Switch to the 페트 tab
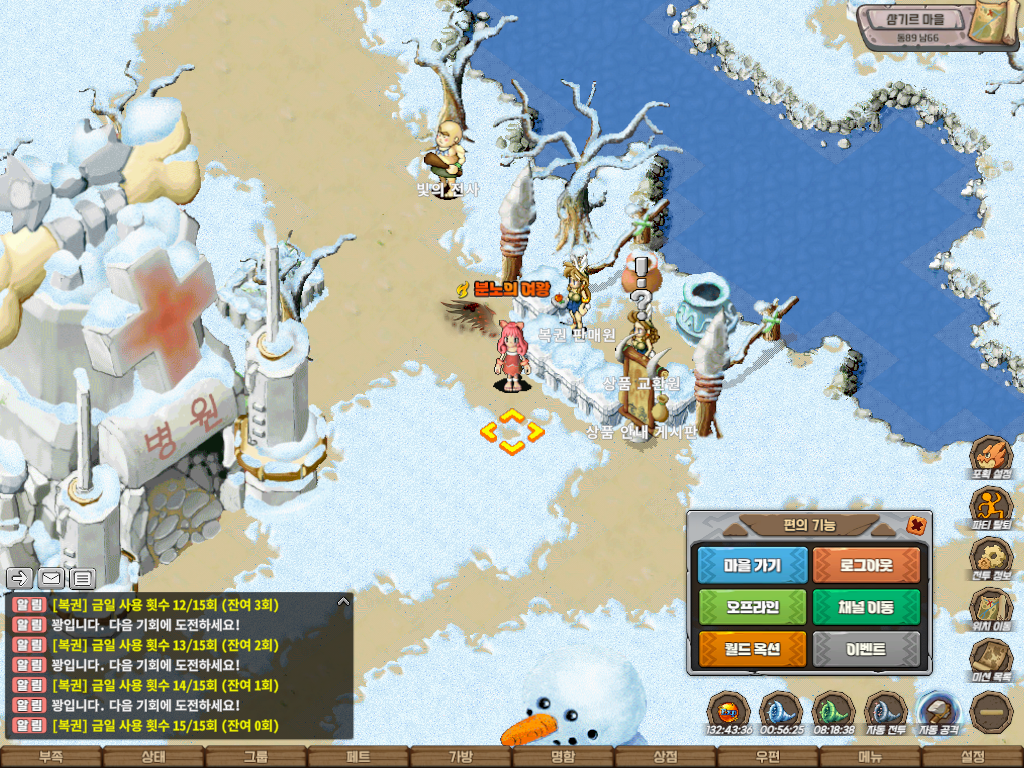The image size is (1024, 768). 357,757
